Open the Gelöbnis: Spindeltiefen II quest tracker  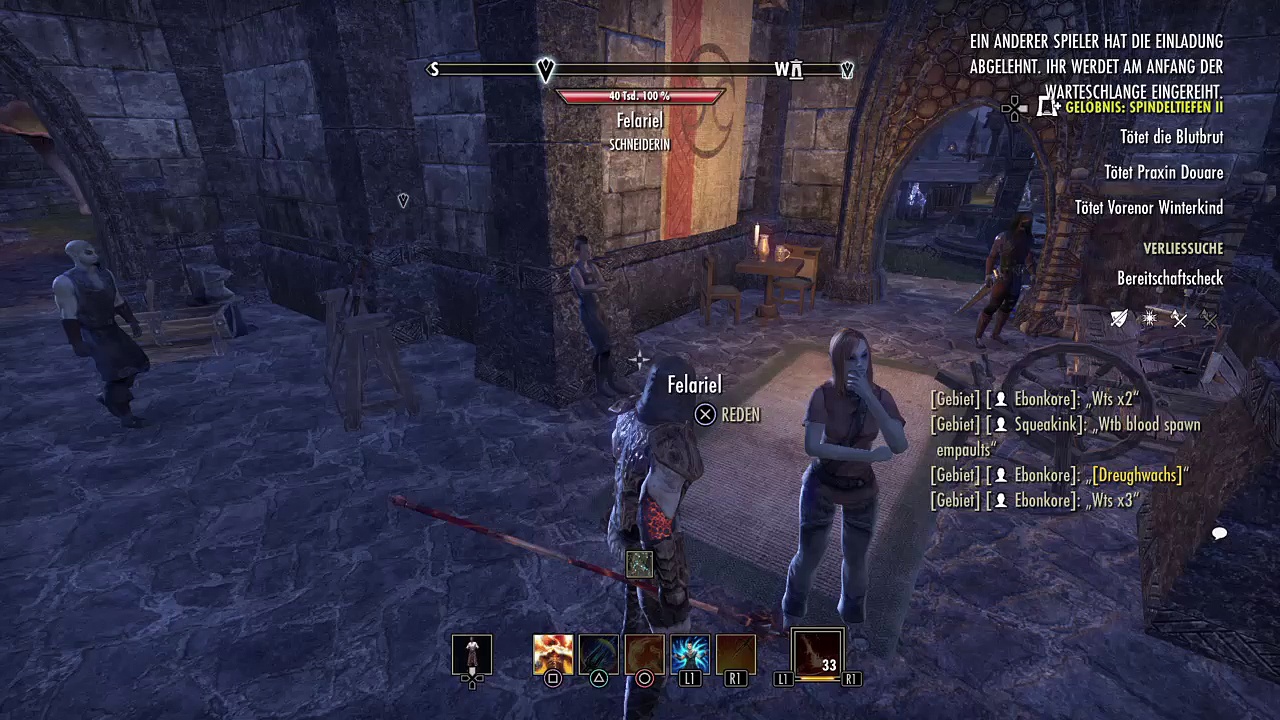tap(1144, 106)
